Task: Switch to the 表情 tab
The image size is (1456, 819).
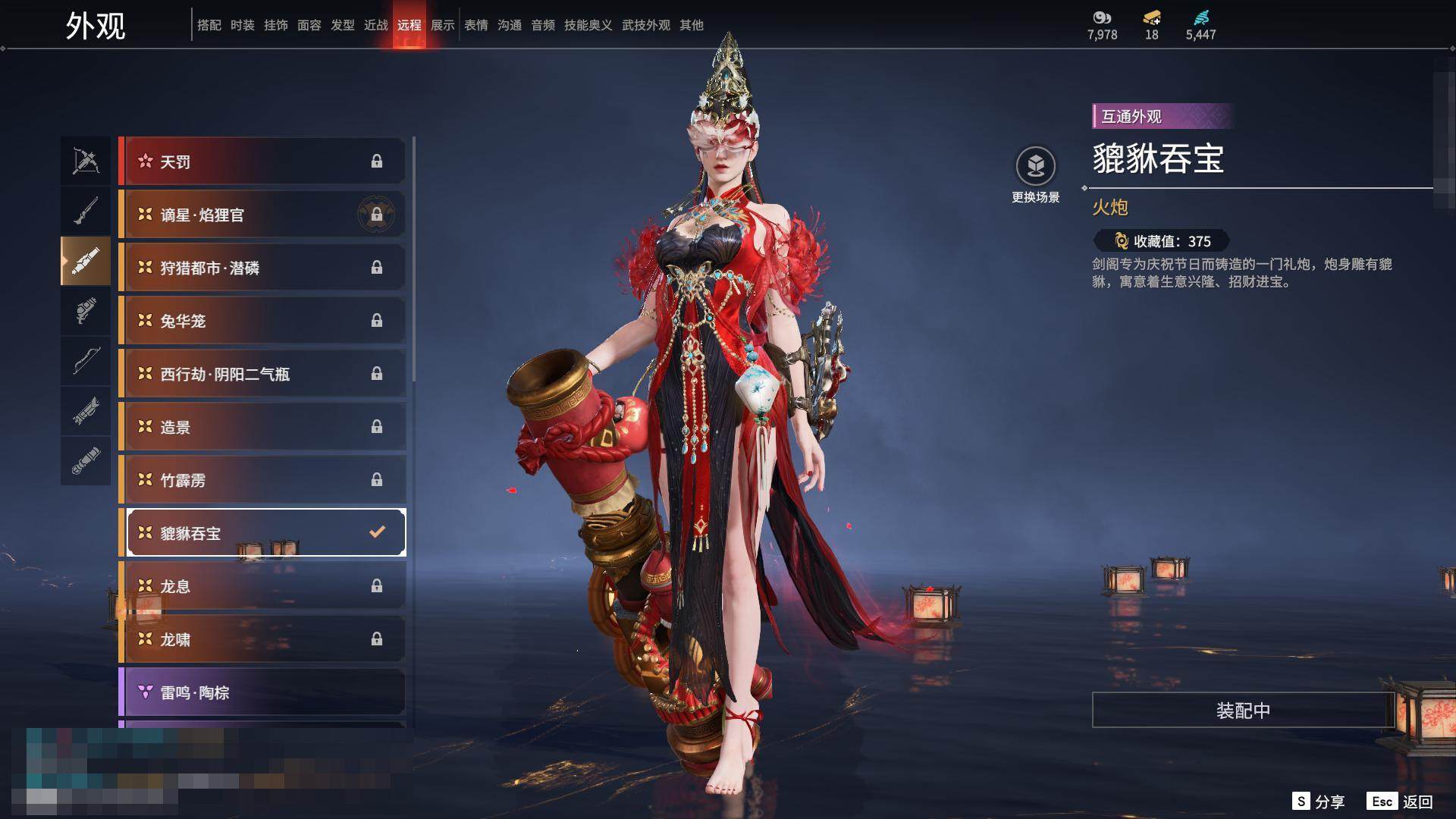Action: [x=476, y=25]
